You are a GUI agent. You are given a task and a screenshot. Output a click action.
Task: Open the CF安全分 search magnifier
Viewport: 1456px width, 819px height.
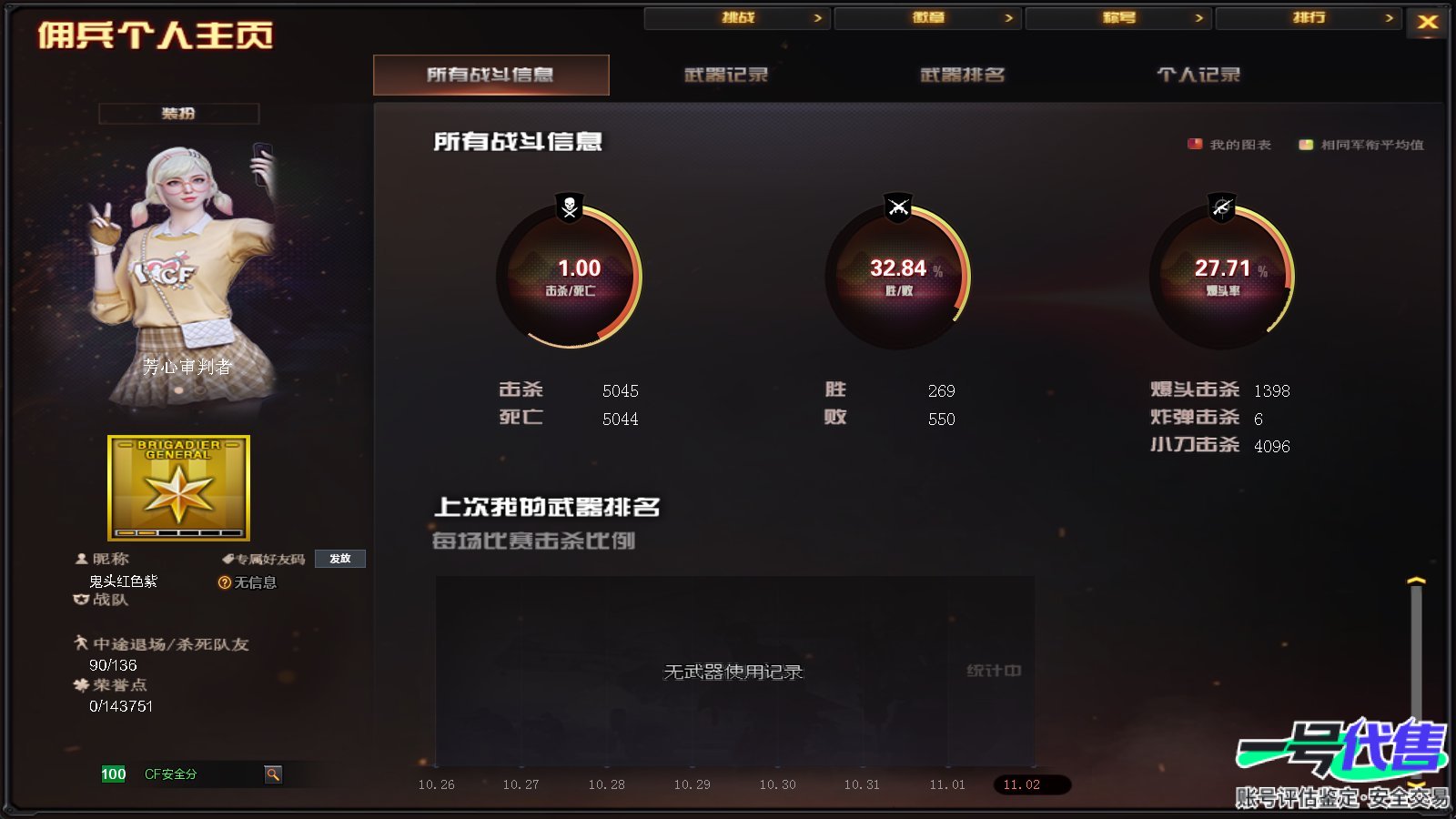(x=273, y=774)
